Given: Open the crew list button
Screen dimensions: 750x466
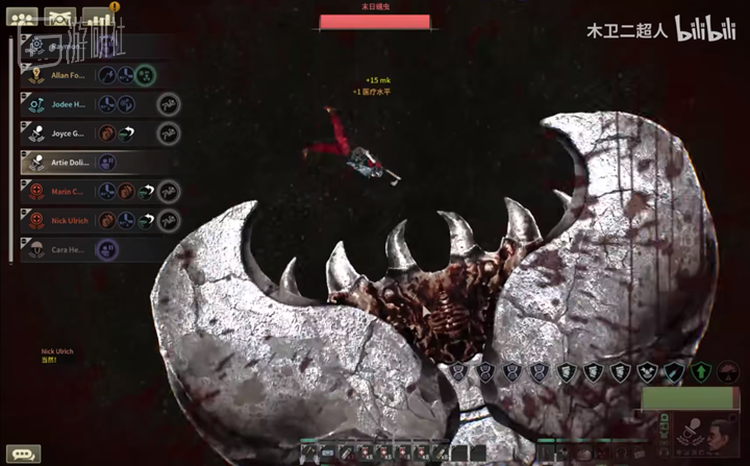Looking at the screenshot, I should click(x=21, y=17).
